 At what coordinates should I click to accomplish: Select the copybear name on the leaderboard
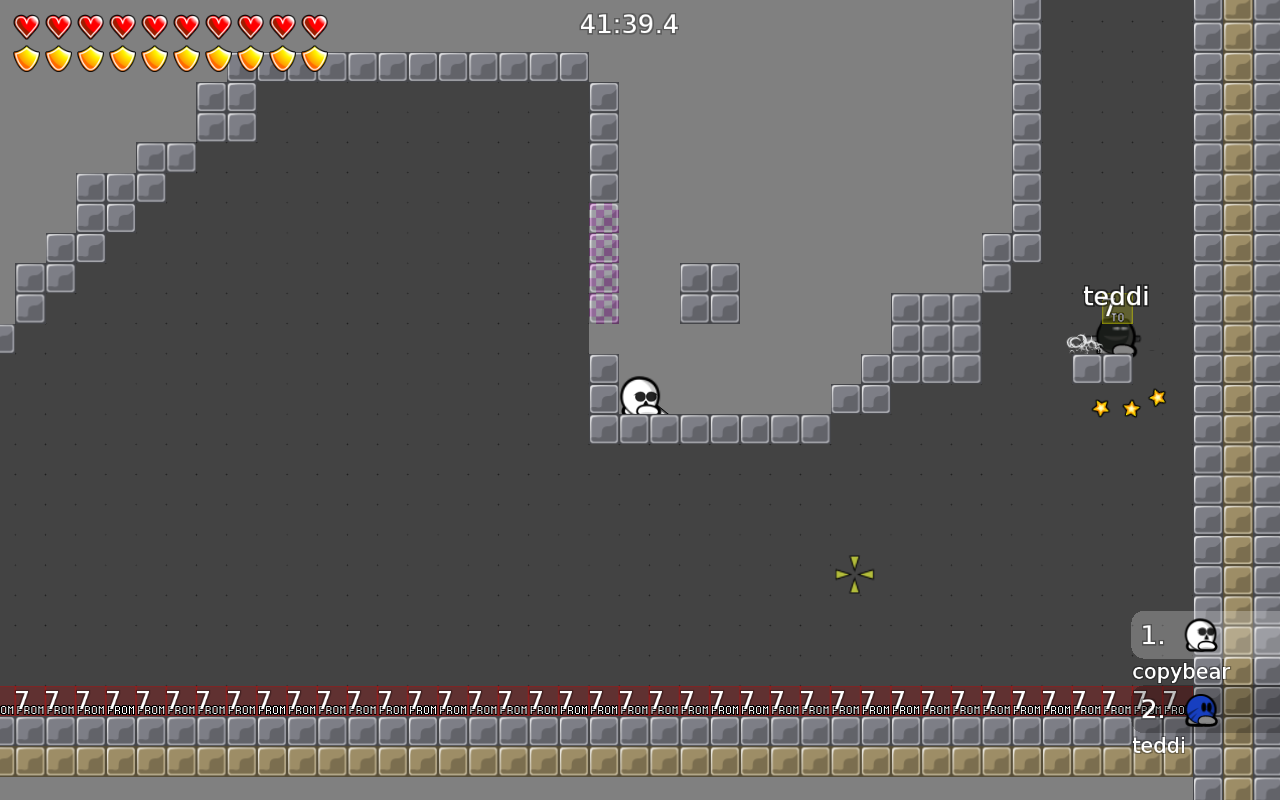click(x=1180, y=671)
